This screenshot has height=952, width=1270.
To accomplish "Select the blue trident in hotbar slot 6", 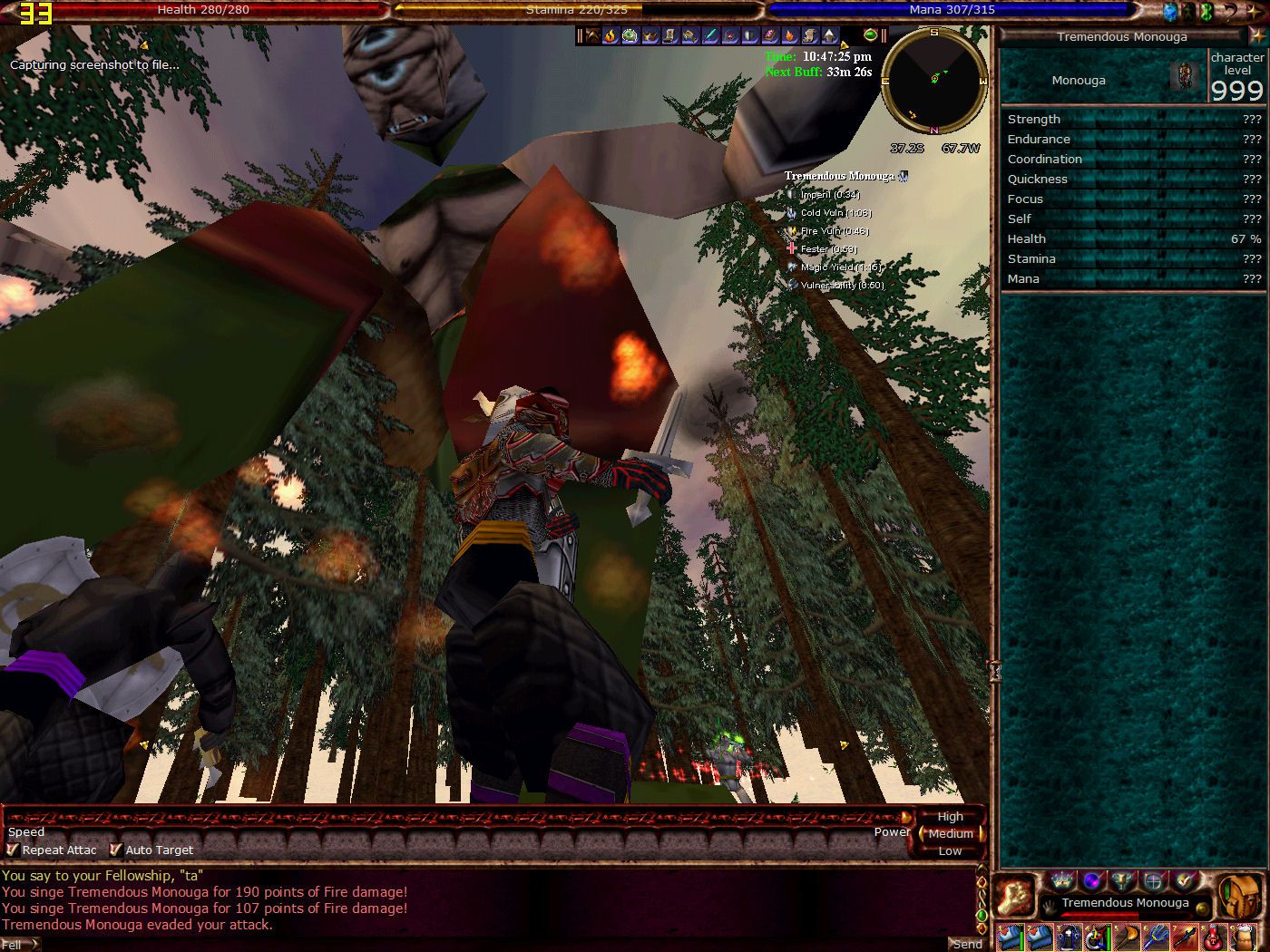I will 1155,937.
